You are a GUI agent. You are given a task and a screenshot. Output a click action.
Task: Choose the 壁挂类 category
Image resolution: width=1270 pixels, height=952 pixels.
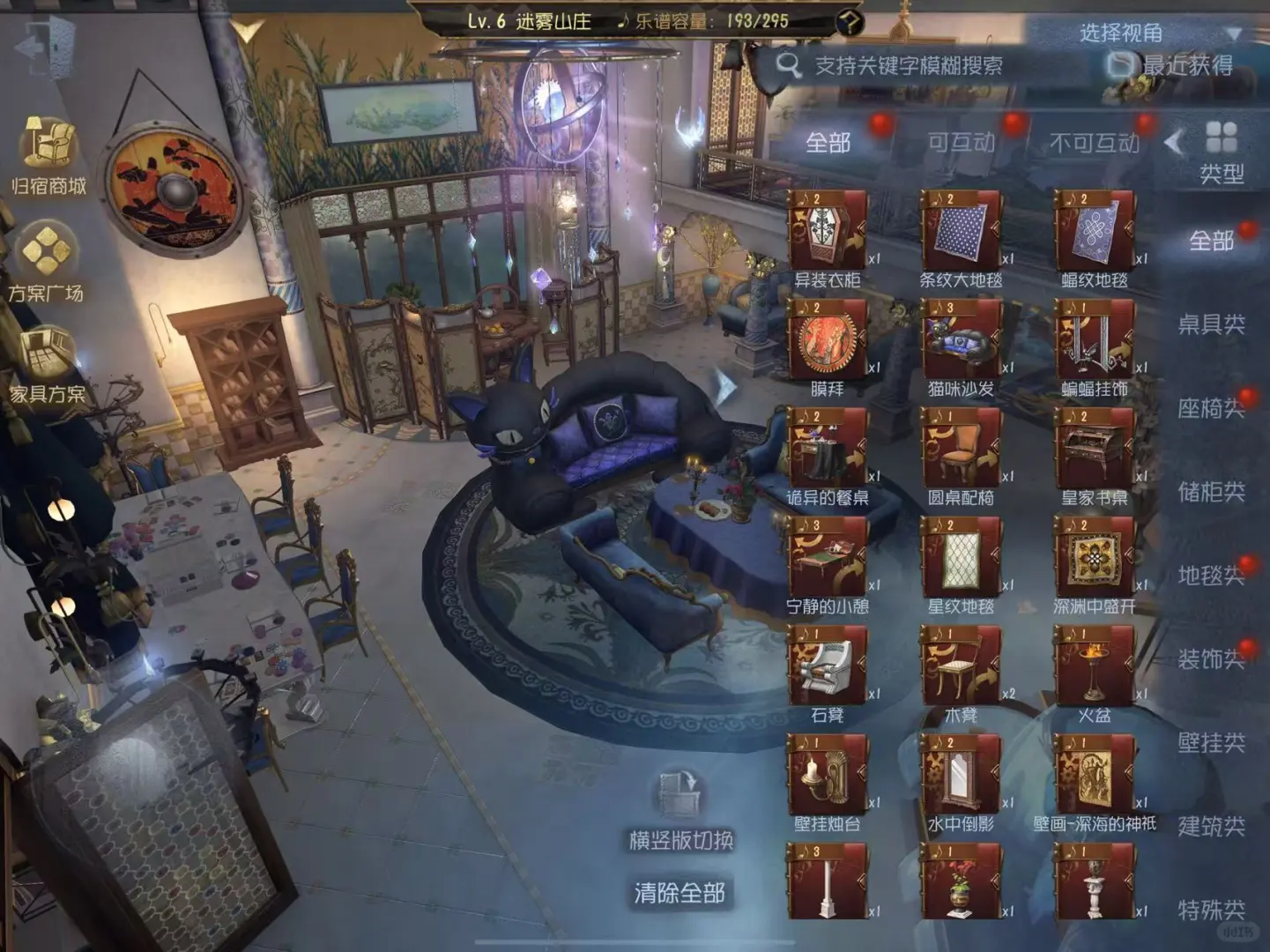1211,743
